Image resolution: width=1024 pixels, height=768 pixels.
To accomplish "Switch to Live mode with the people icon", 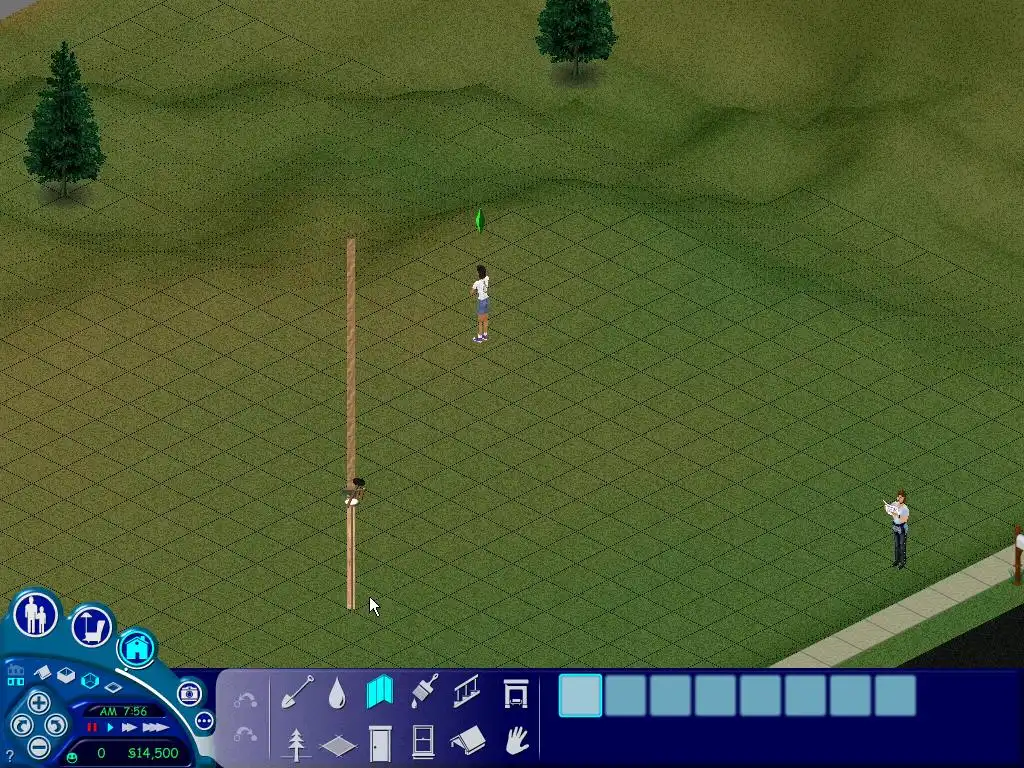I will 36,615.
